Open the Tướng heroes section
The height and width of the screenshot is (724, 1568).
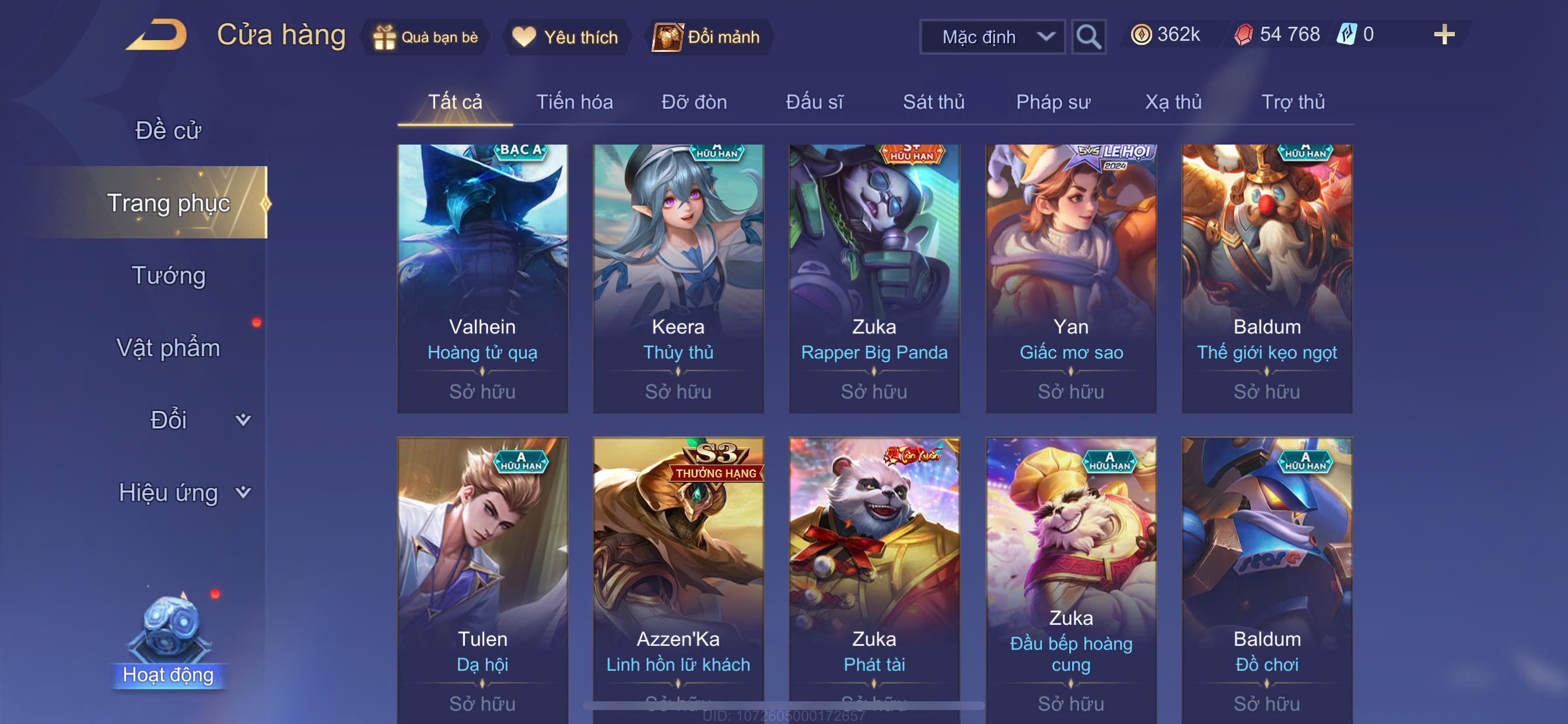click(169, 276)
